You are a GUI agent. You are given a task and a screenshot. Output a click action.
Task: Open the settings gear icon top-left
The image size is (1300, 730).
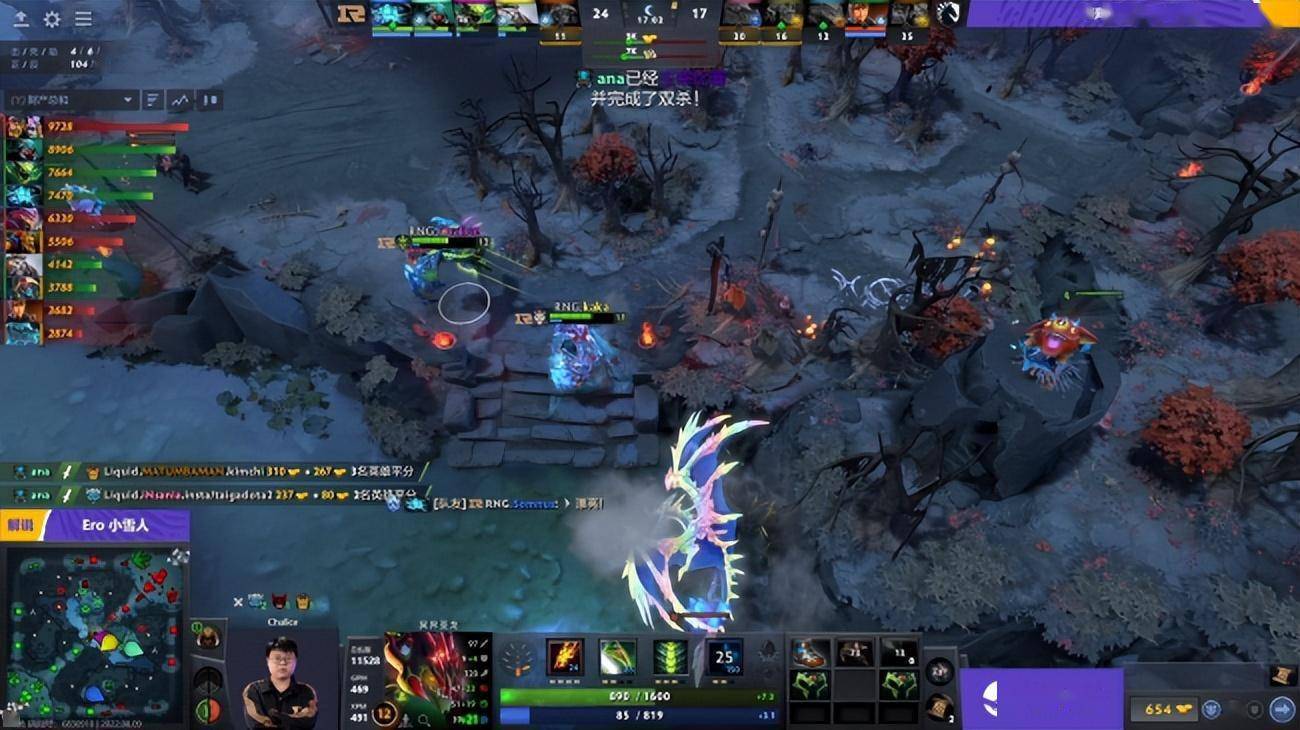pos(52,17)
